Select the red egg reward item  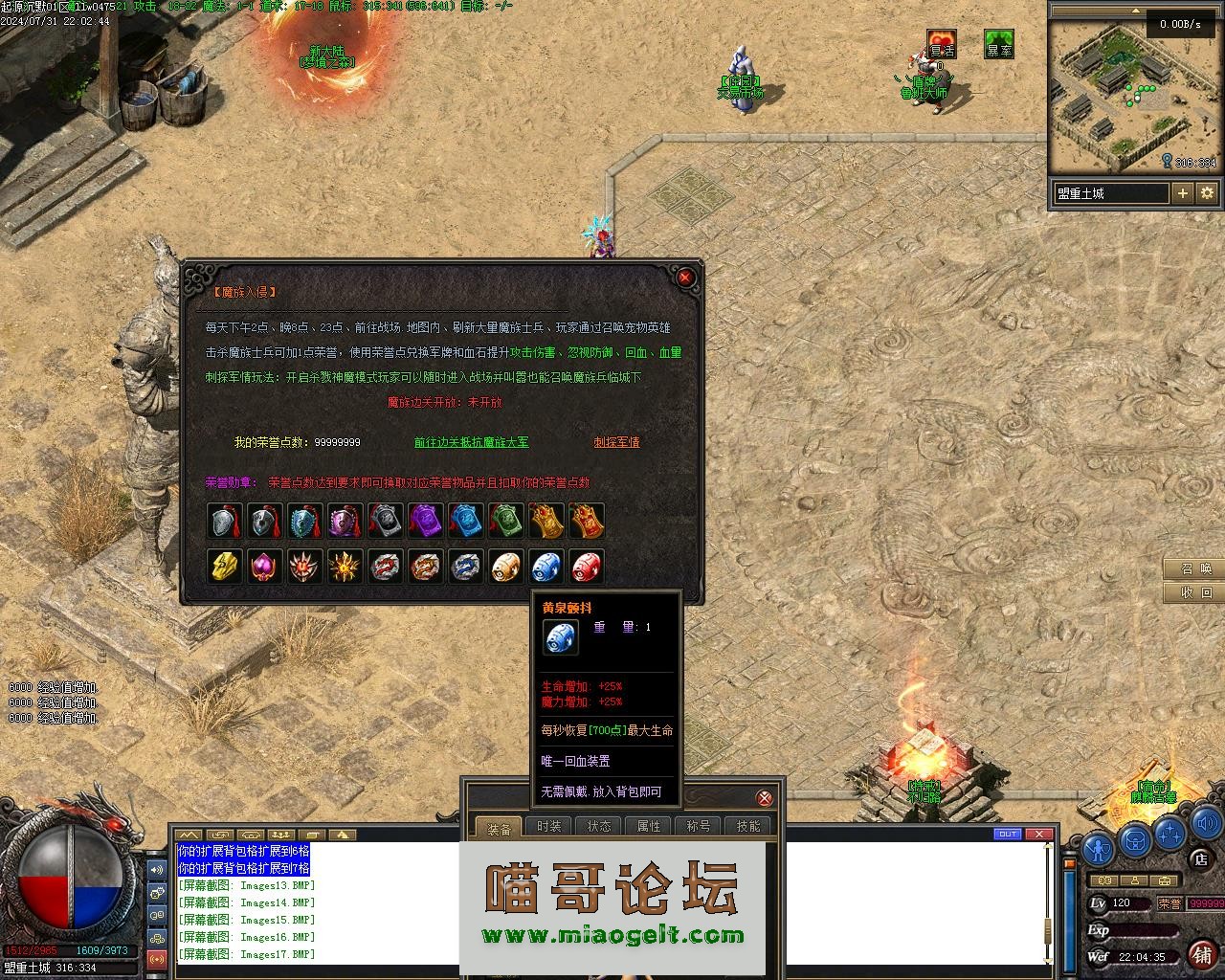pyautogui.click(x=586, y=567)
